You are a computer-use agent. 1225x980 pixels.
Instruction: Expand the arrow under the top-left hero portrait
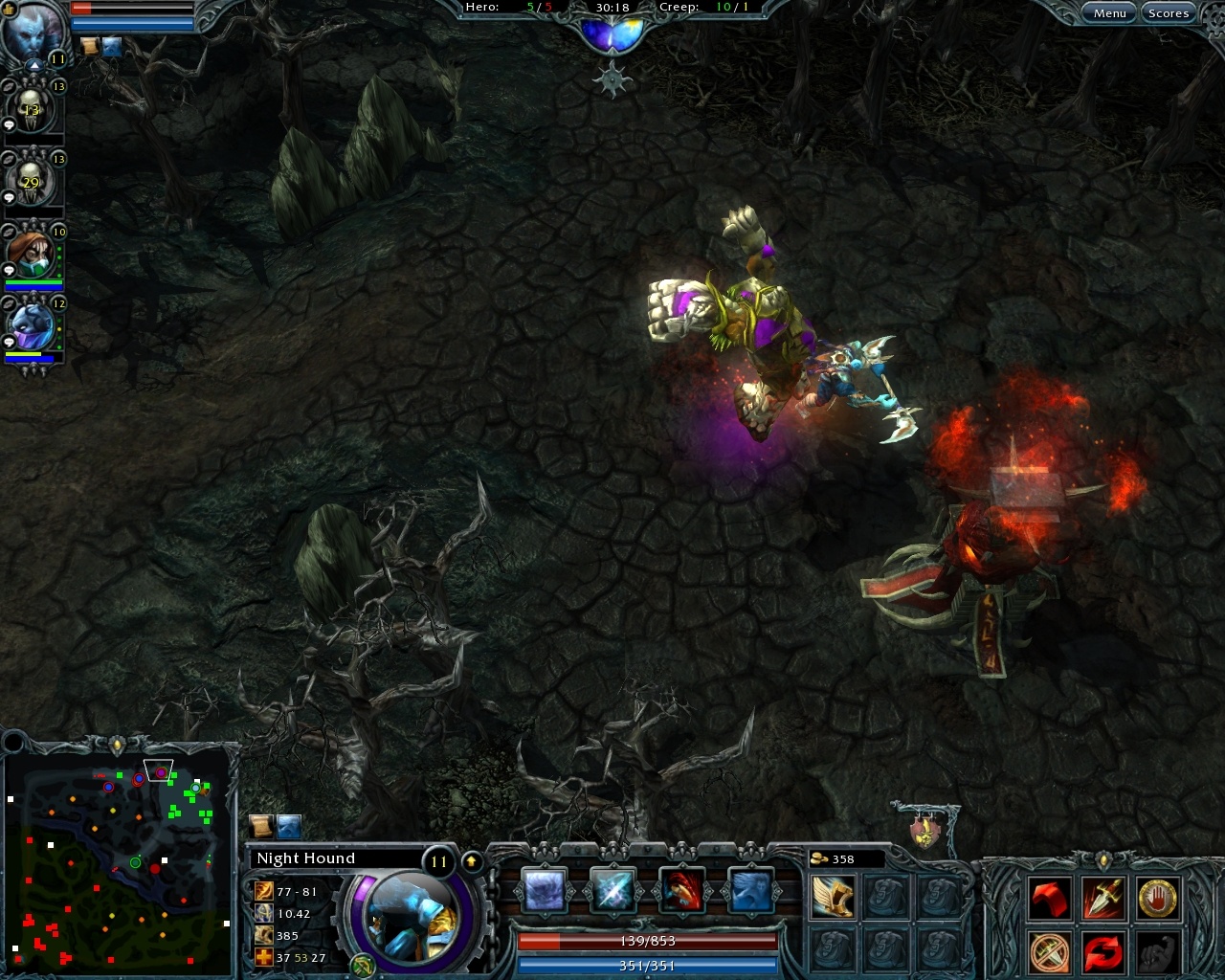33,65
